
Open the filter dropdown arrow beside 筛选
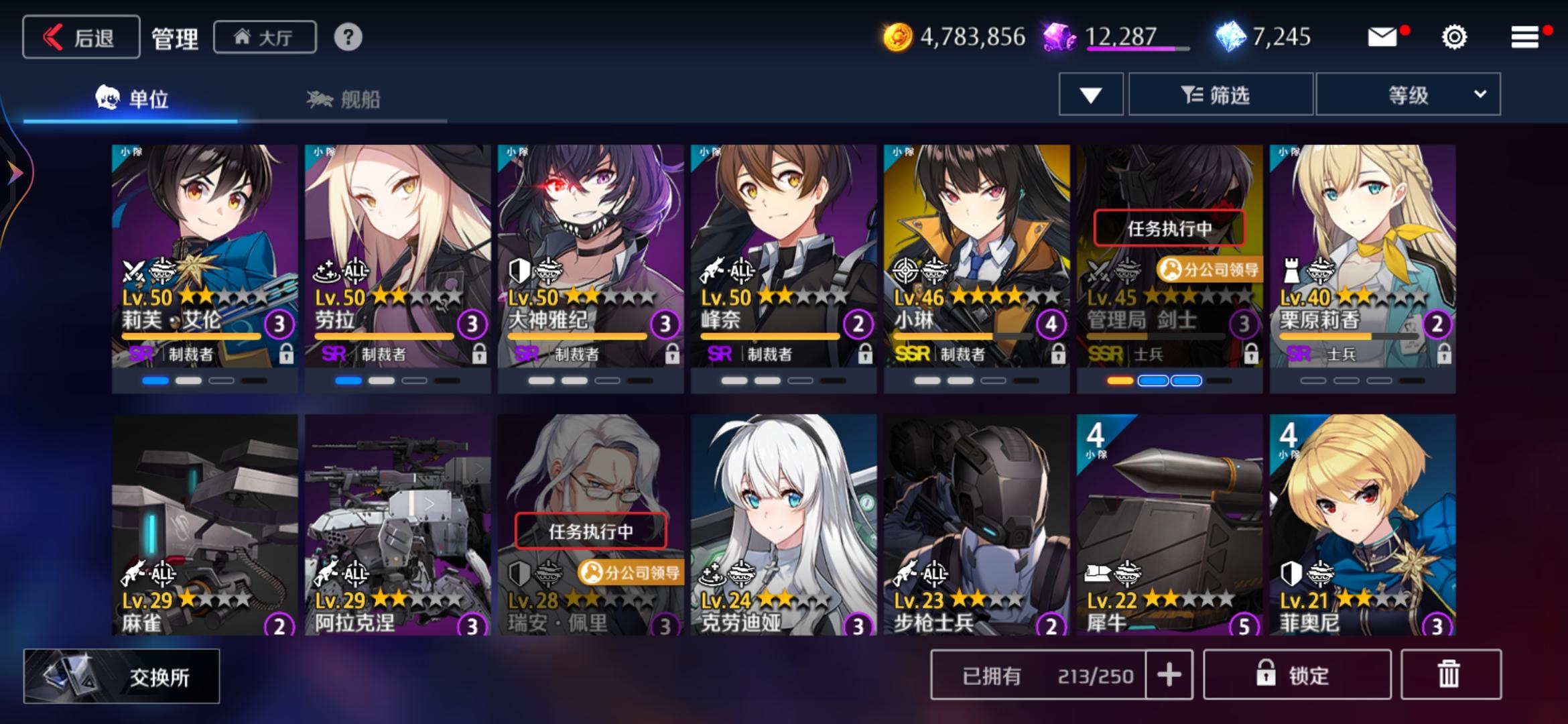(x=1090, y=94)
